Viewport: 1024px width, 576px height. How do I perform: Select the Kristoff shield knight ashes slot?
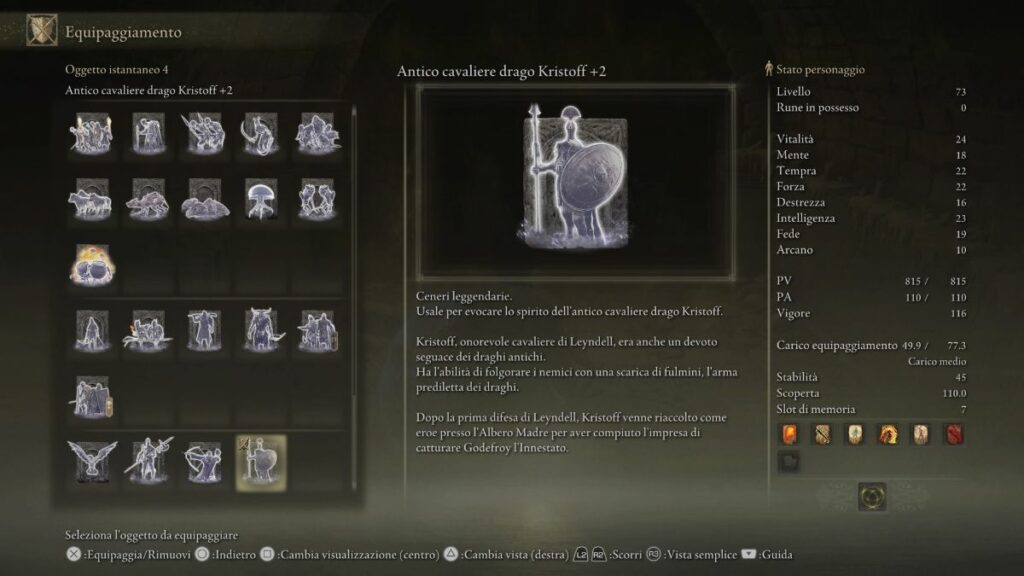[260, 461]
